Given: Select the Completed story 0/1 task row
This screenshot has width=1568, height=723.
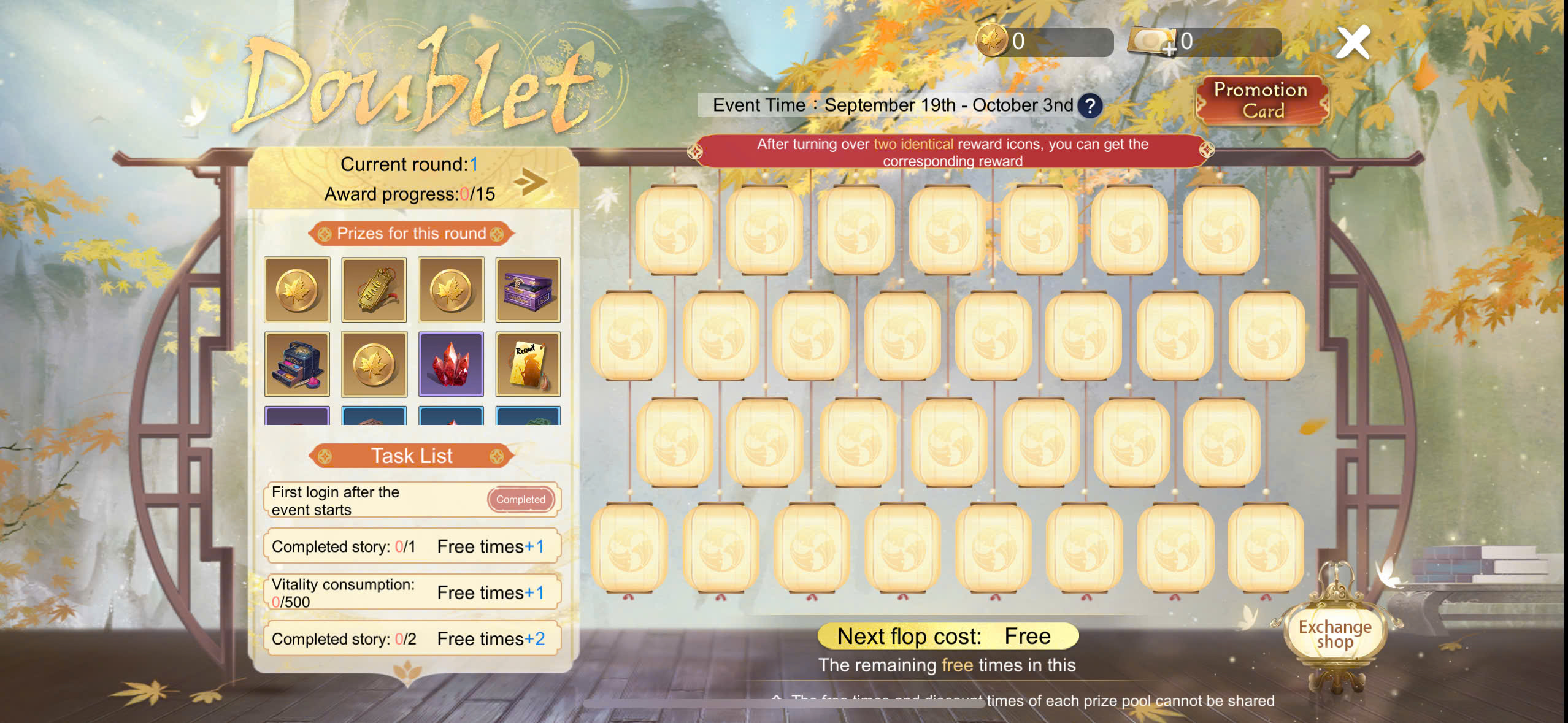Looking at the screenshot, I should [x=412, y=546].
